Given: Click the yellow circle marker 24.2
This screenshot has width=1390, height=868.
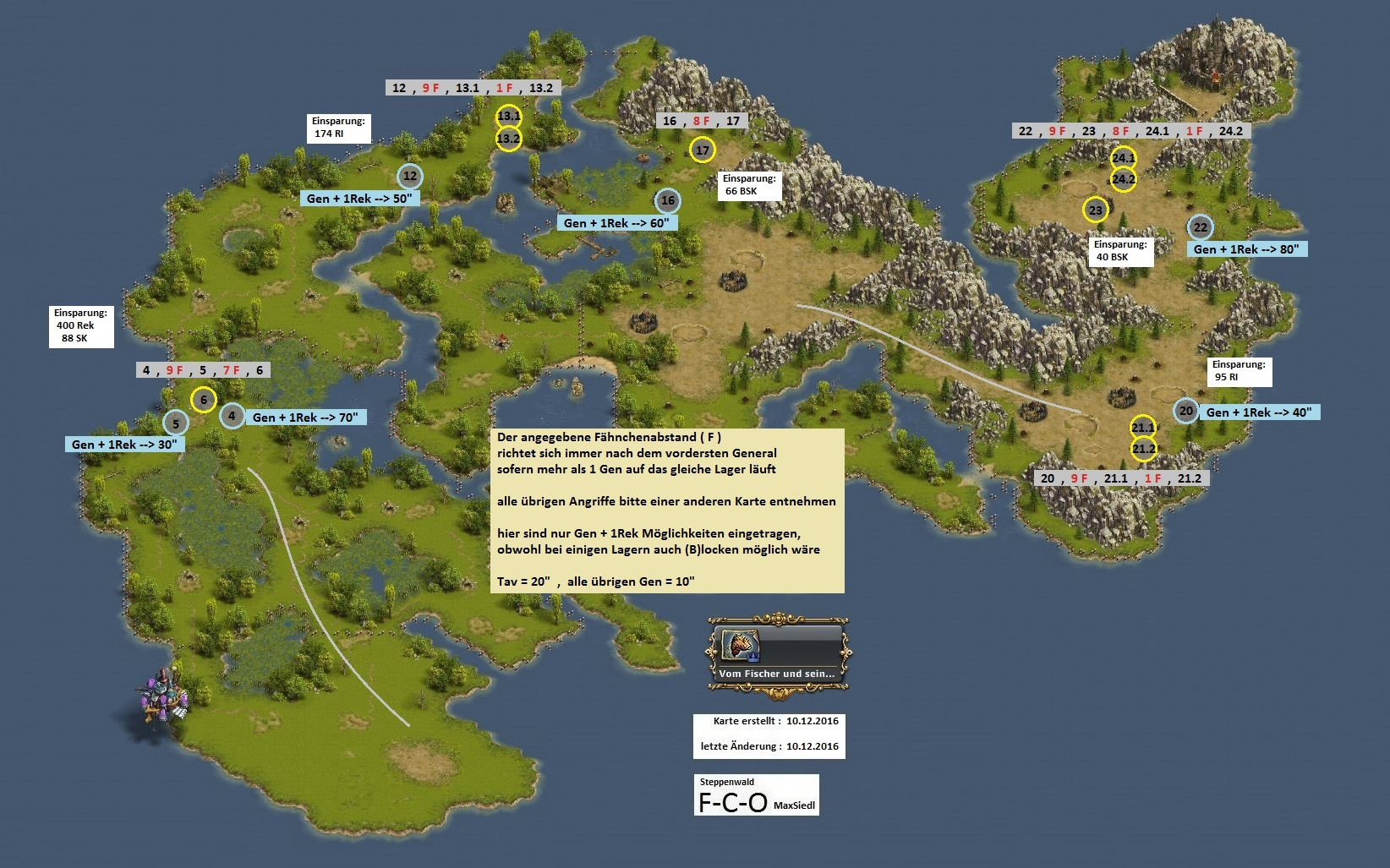Looking at the screenshot, I should coord(1124,179).
